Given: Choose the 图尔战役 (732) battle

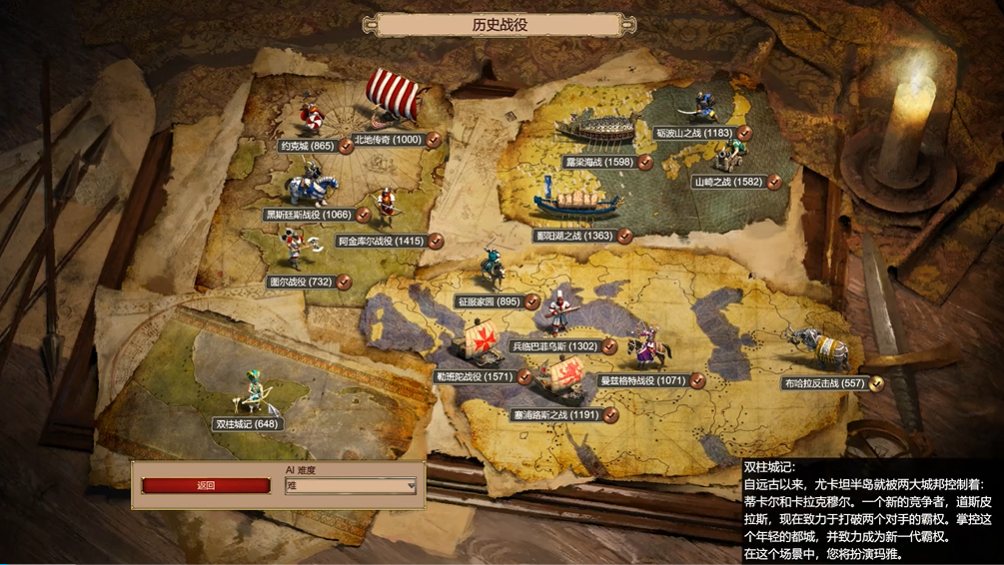Looking at the screenshot, I should (x=300, y=282).
